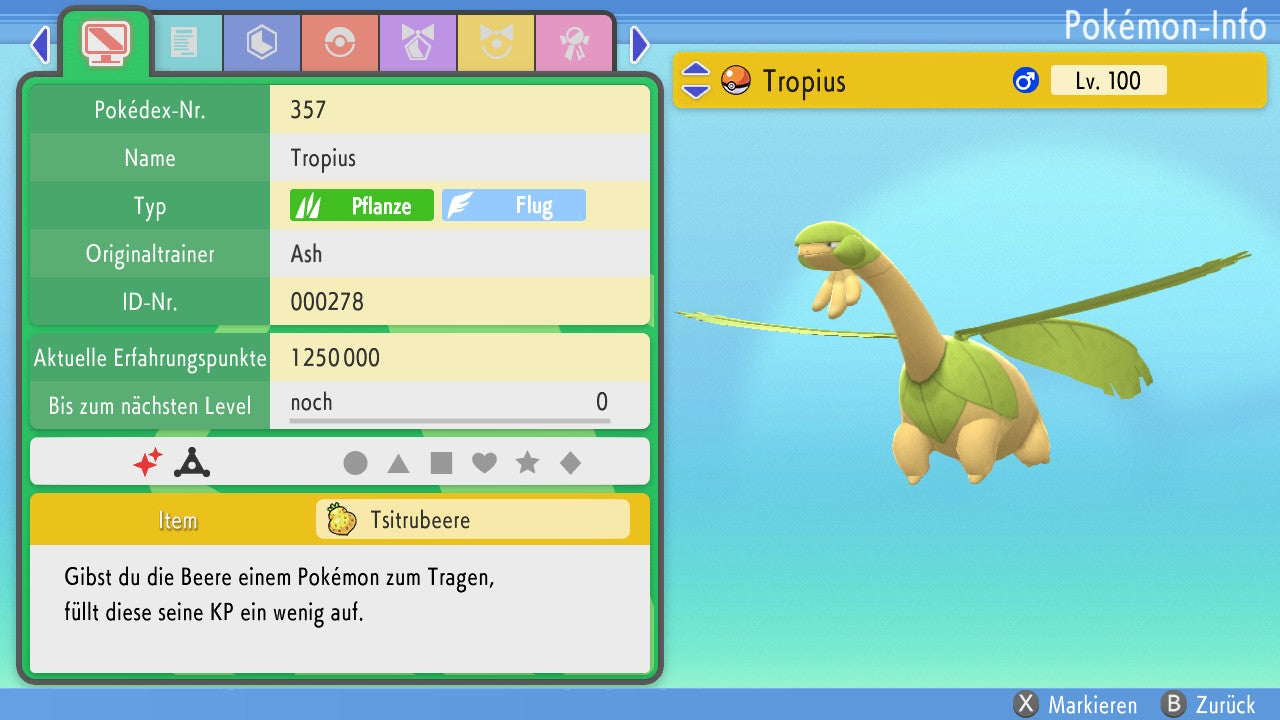
Task: Click the left arrow beside the tabs
Action: tap(40, 44)
